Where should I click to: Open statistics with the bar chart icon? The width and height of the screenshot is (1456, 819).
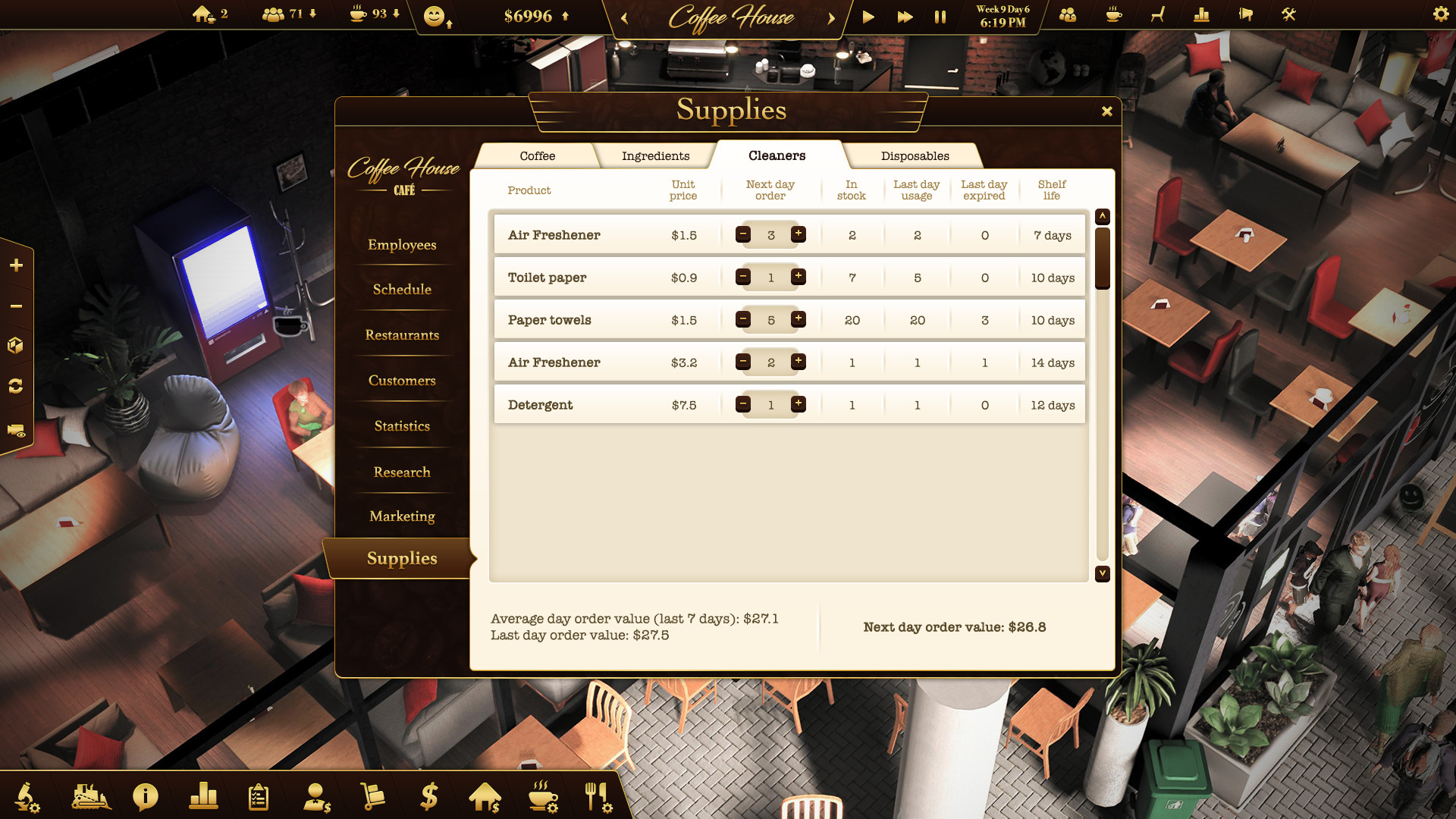coord(203,797)
